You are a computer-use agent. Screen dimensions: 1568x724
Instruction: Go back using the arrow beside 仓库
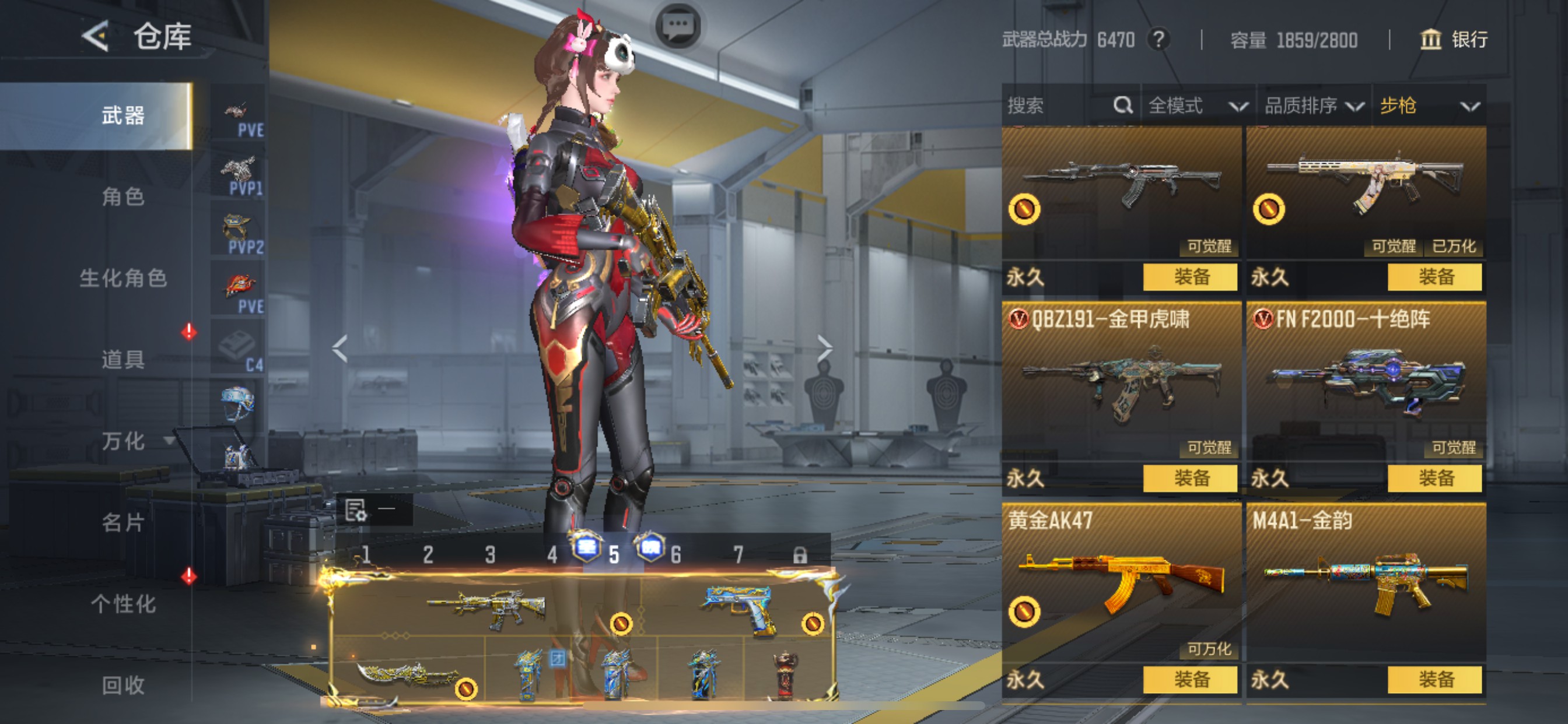[96, 36]
